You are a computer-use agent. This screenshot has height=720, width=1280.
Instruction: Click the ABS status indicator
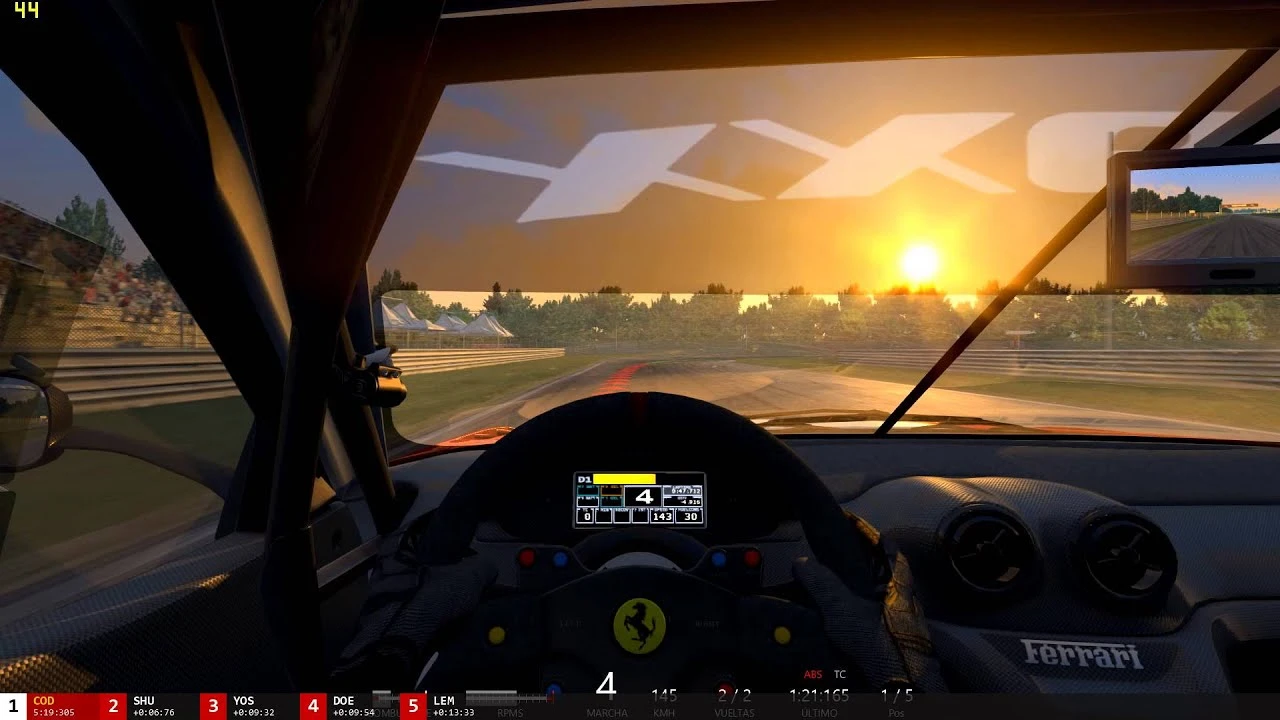pyautogui.click(x=812, y=674)
